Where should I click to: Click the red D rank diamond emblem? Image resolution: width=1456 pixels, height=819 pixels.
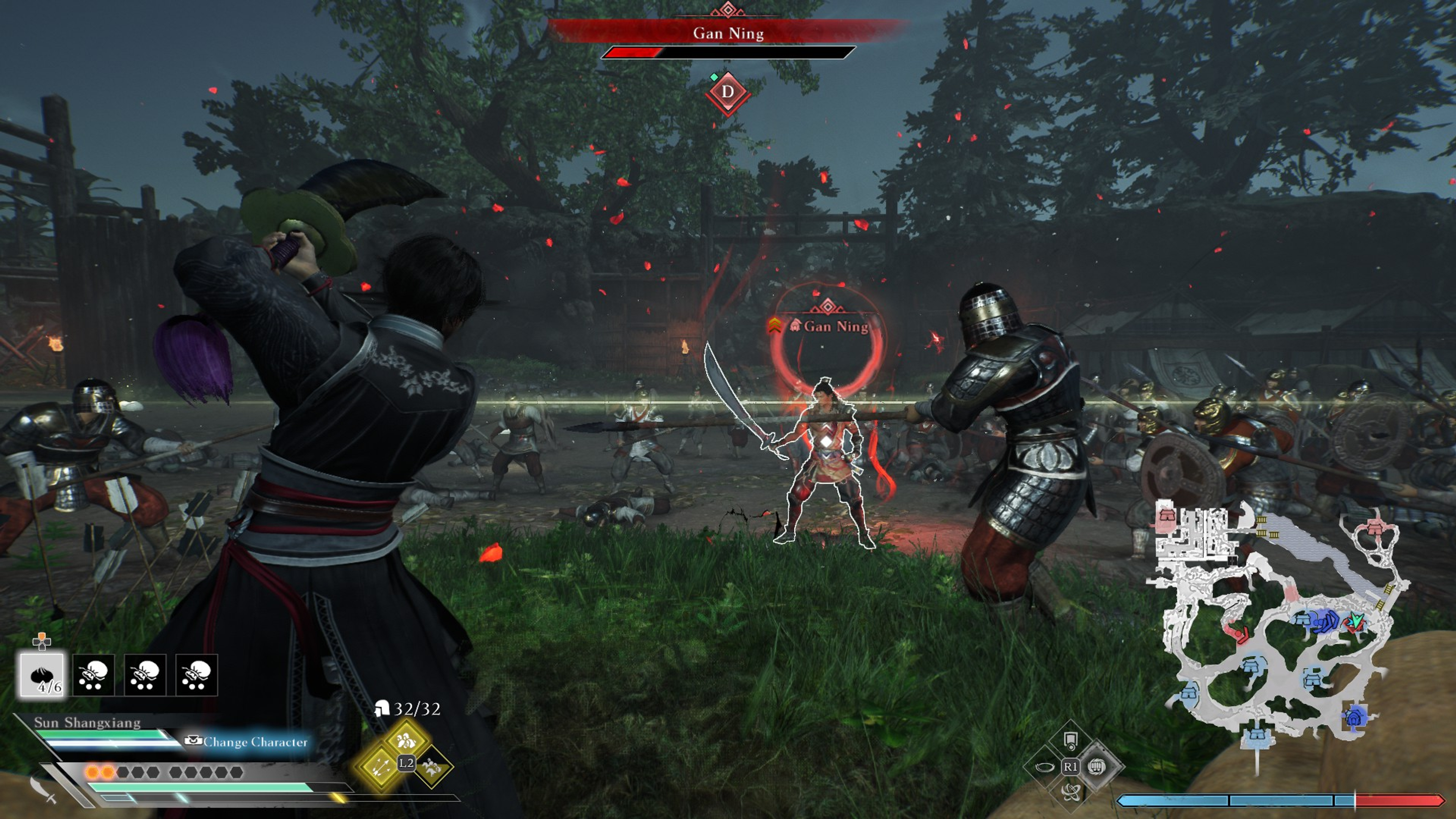[x=728, y=92]
